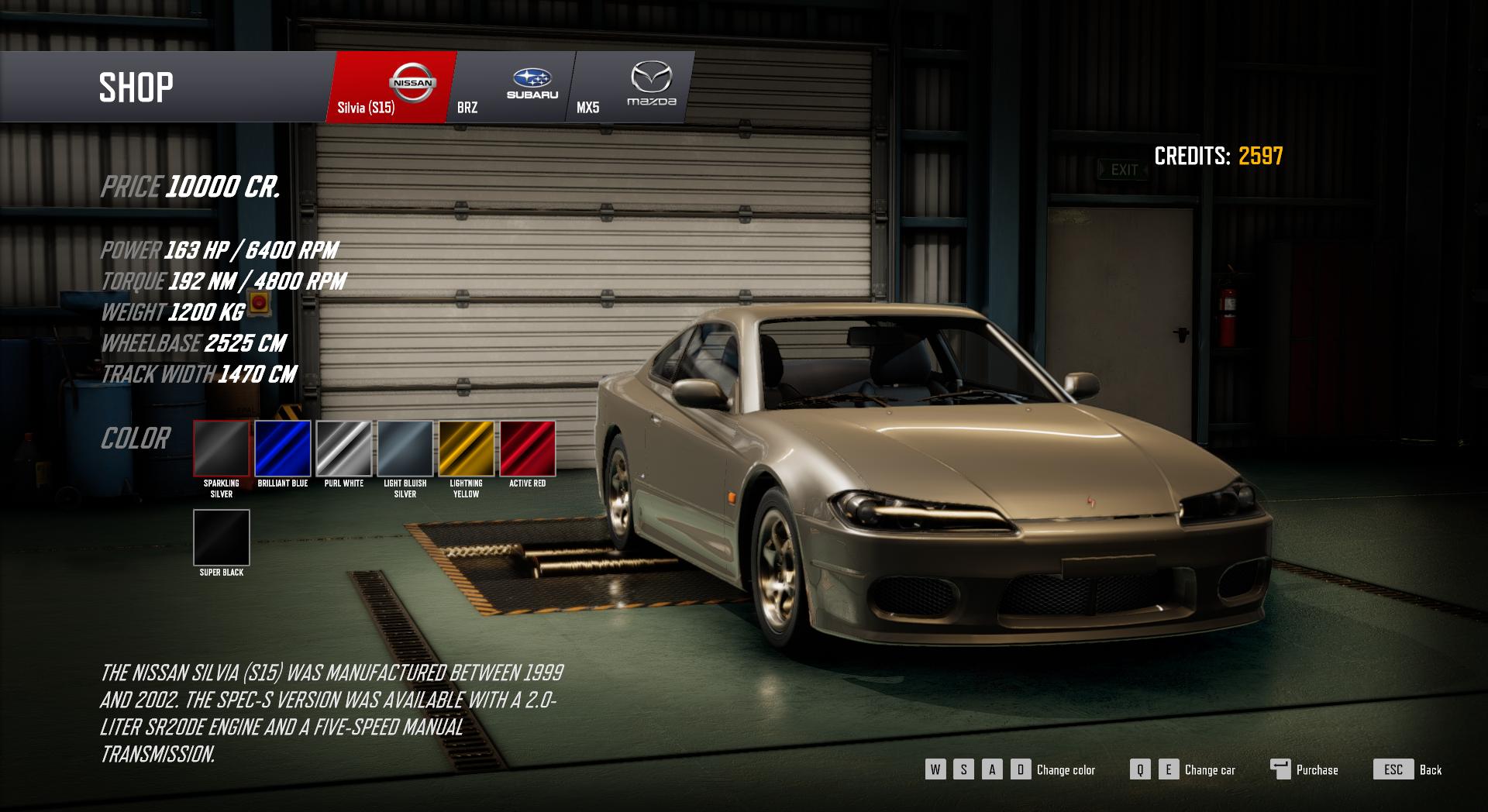
Task: Pick the Super Black paint color
Action: (x=222, y=538)
